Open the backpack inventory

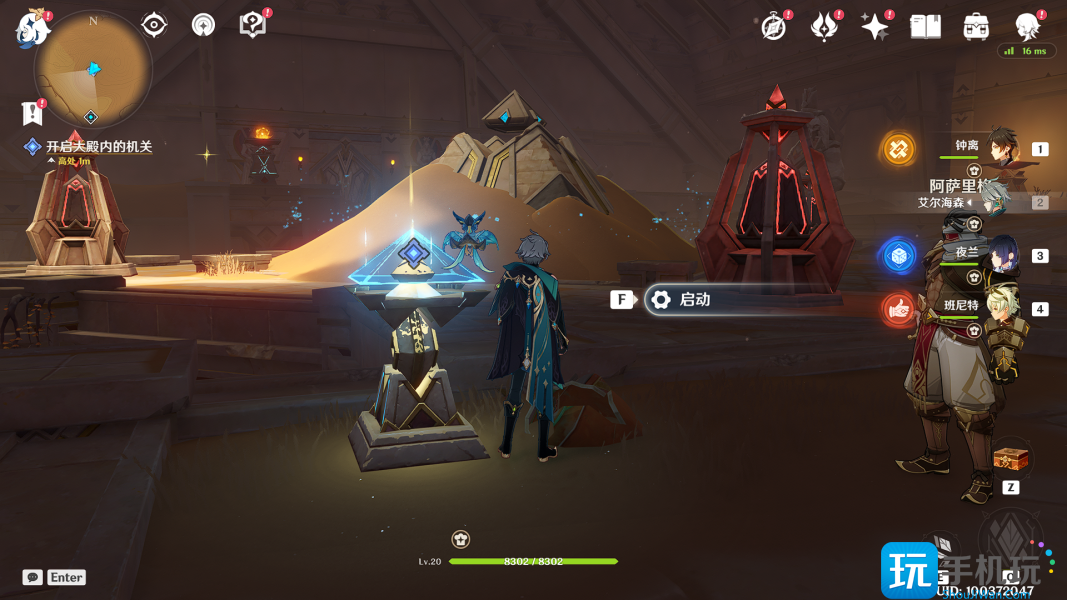(x=976, y=27)
